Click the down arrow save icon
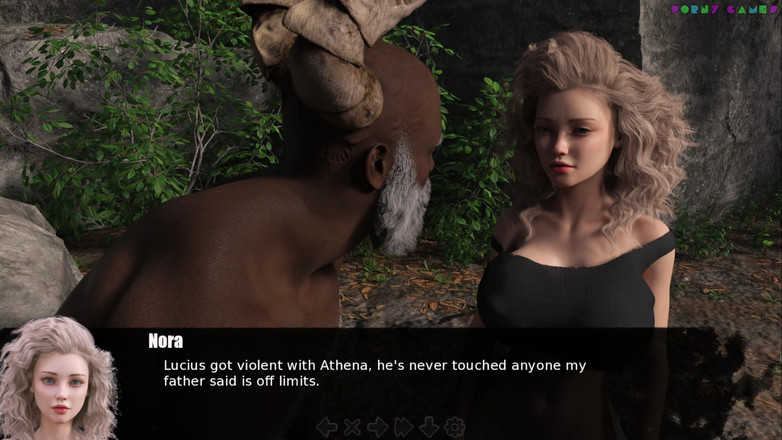This screenshot has height=440, width=782. tap(429, 427)
